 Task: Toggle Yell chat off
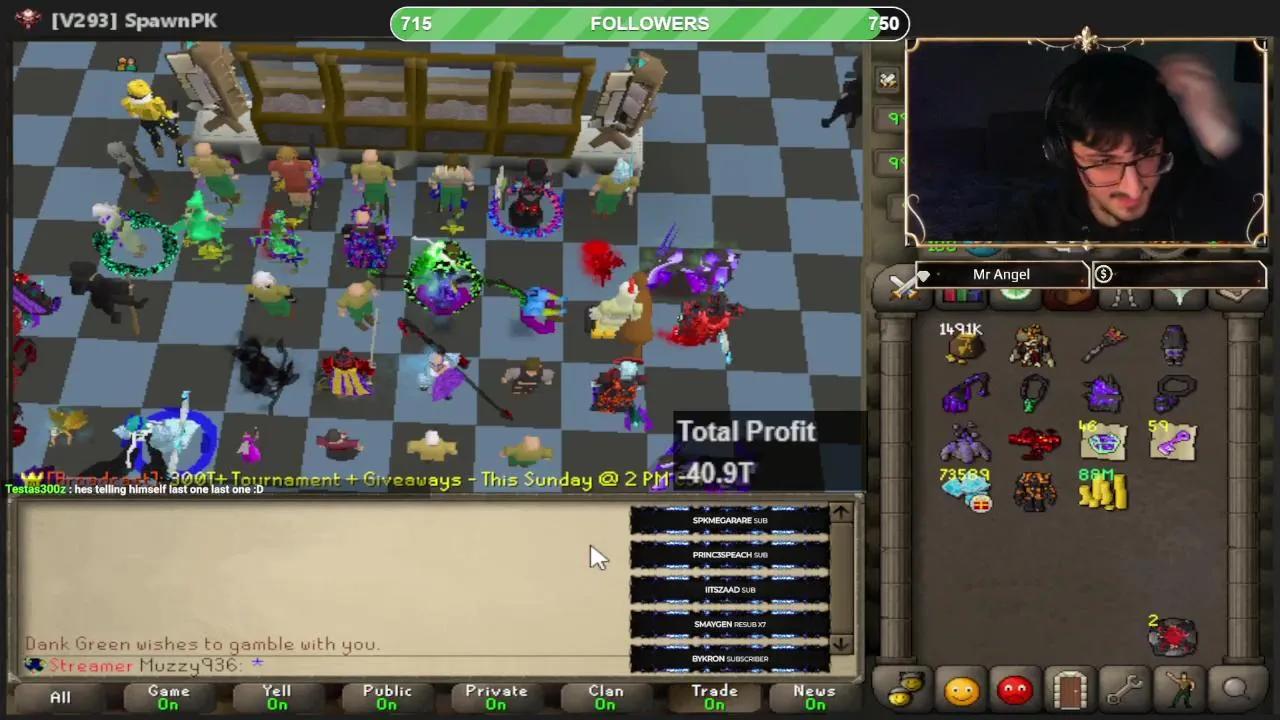click(277, 697)
